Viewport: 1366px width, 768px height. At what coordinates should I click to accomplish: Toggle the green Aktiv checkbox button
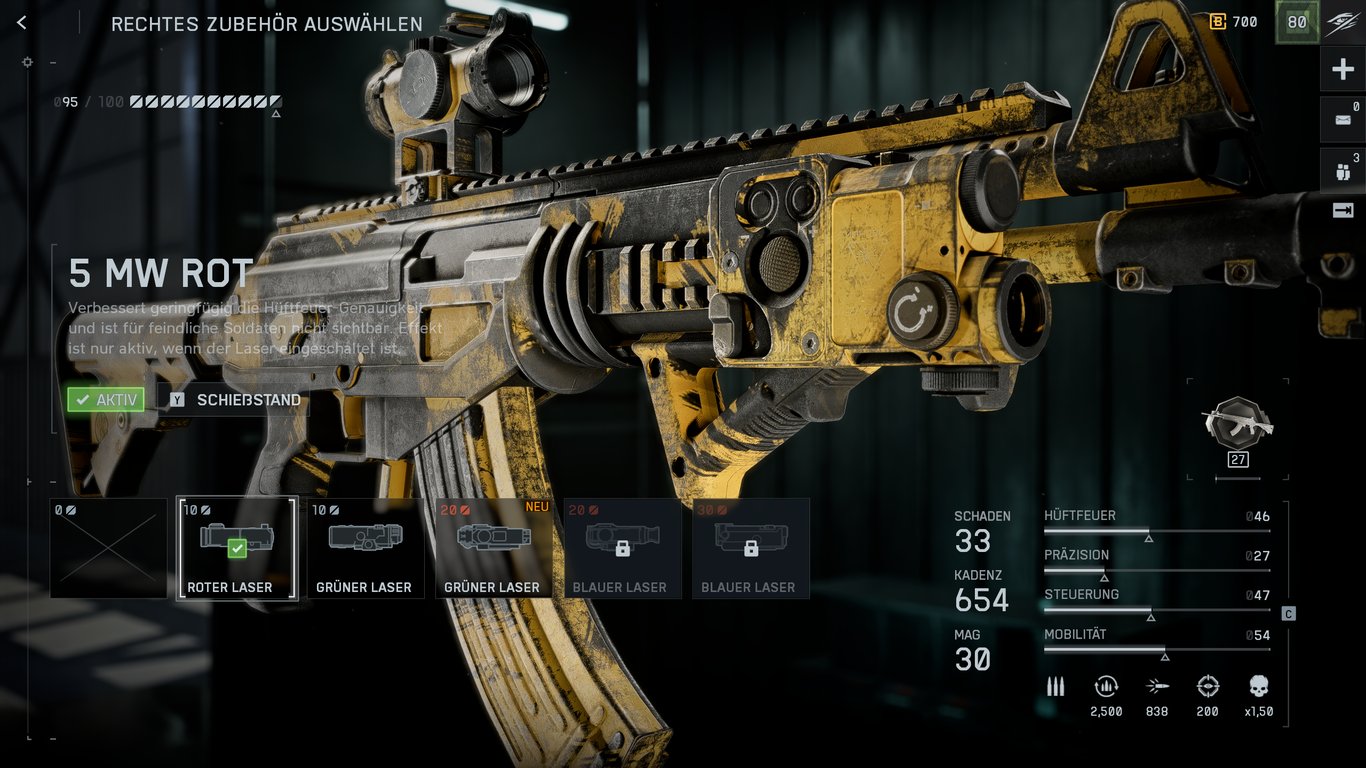pos(106,400)
